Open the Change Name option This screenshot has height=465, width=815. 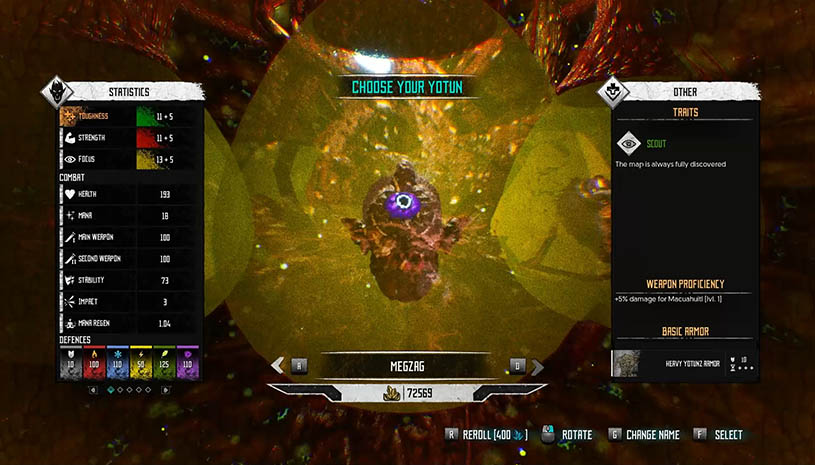tap(648, 435)
